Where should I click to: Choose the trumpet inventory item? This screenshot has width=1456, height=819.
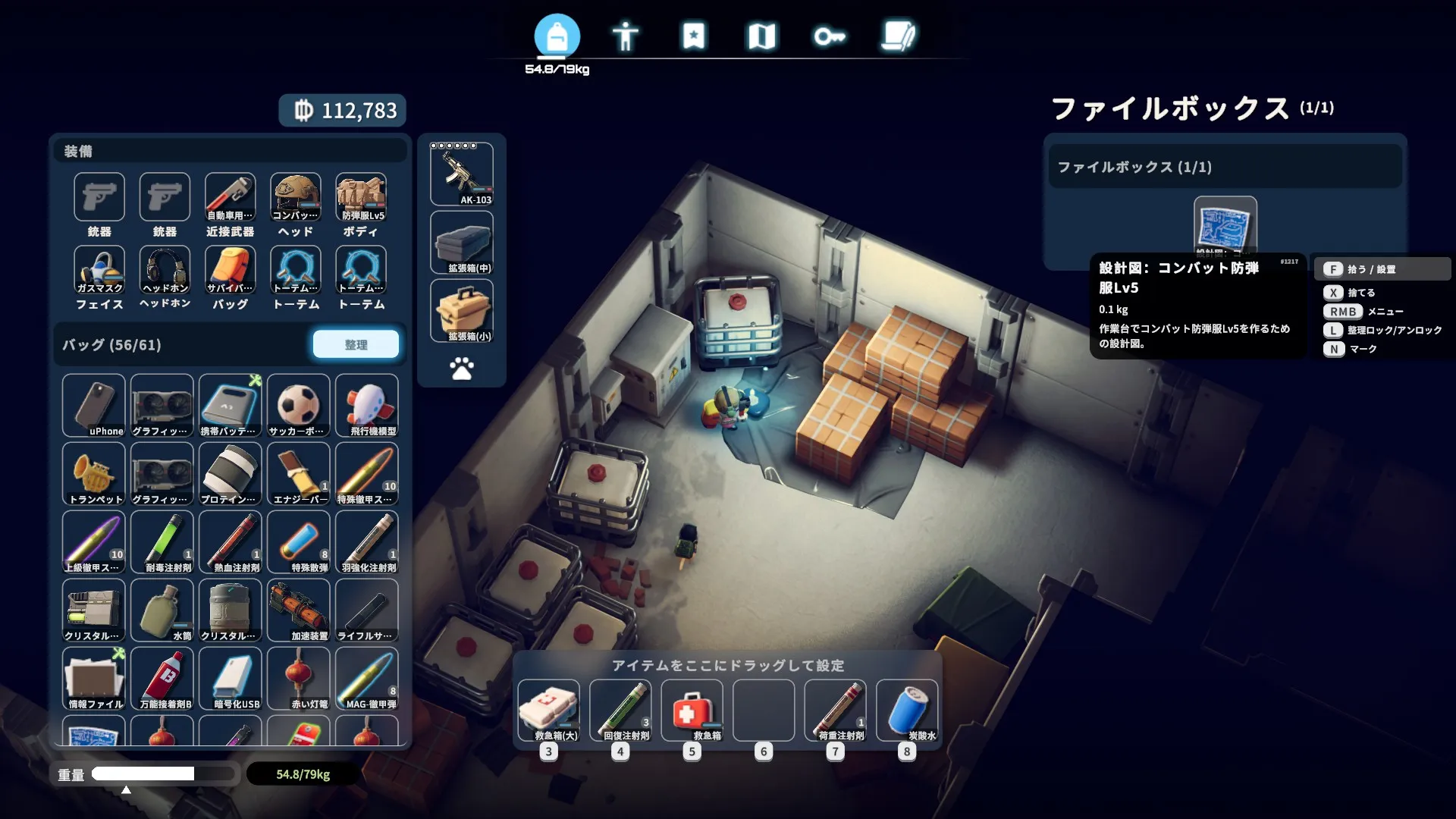[x=93, y=474]
